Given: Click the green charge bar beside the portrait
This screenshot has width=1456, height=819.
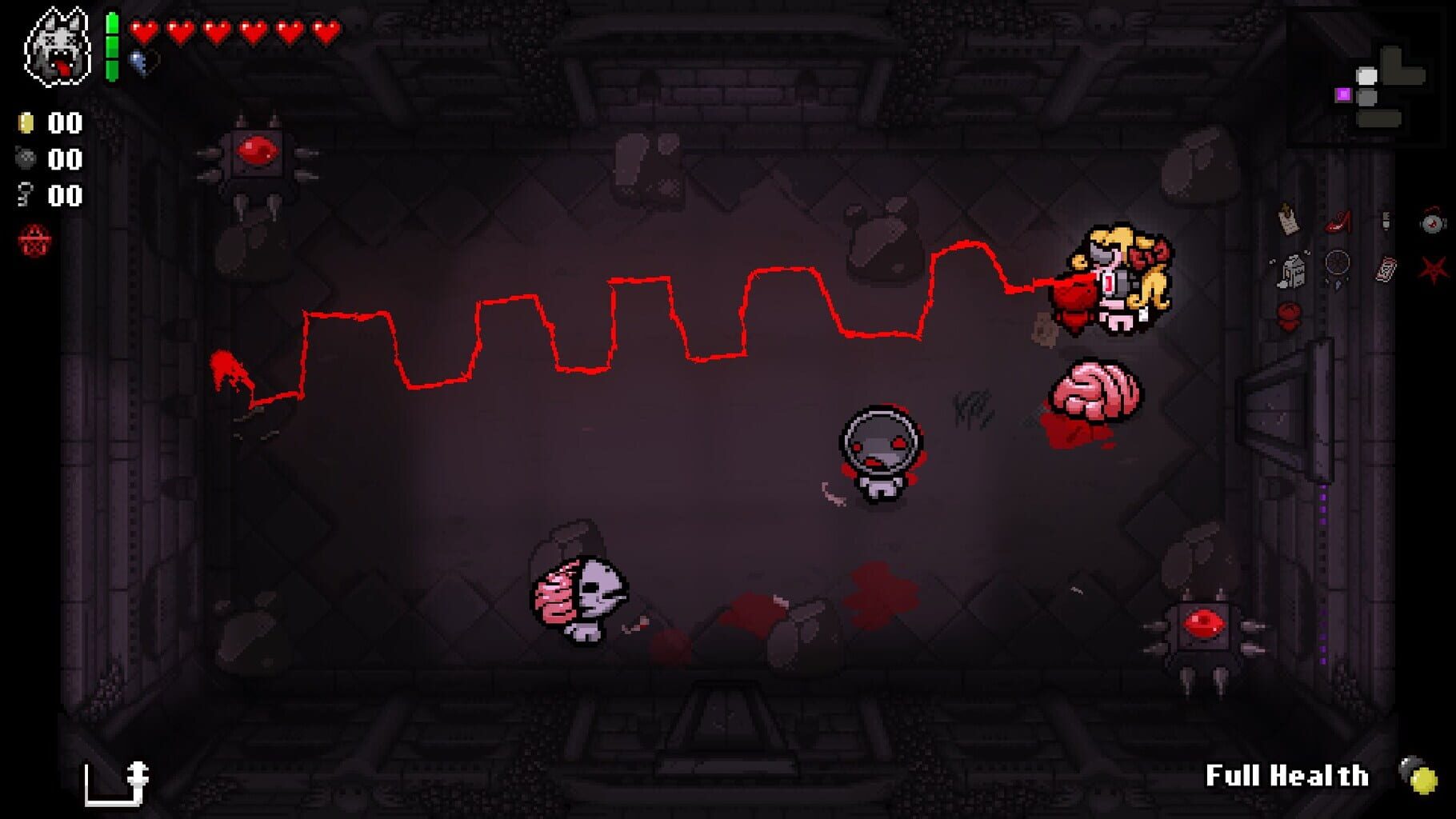Looking at the screenshot, I should point(112,44).
